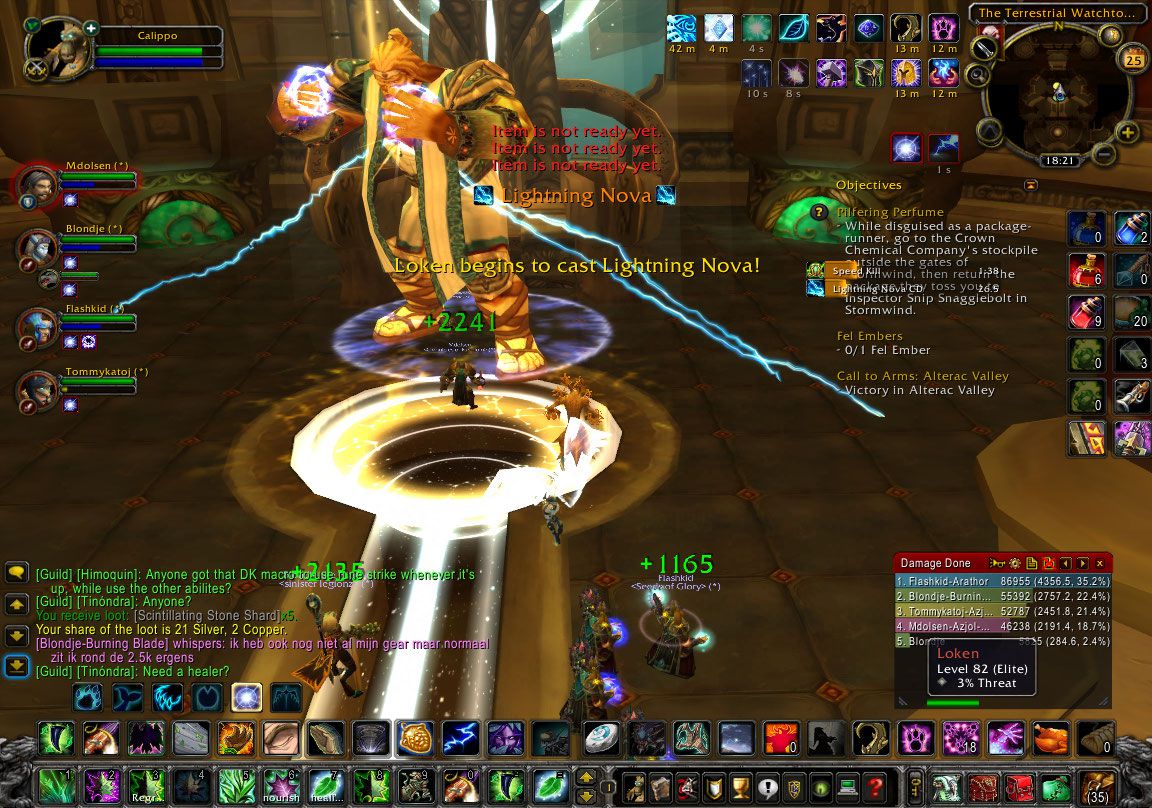Screen dimensions: 1152x808
Task: Use the roast chicken food item
Action: 1052,738
